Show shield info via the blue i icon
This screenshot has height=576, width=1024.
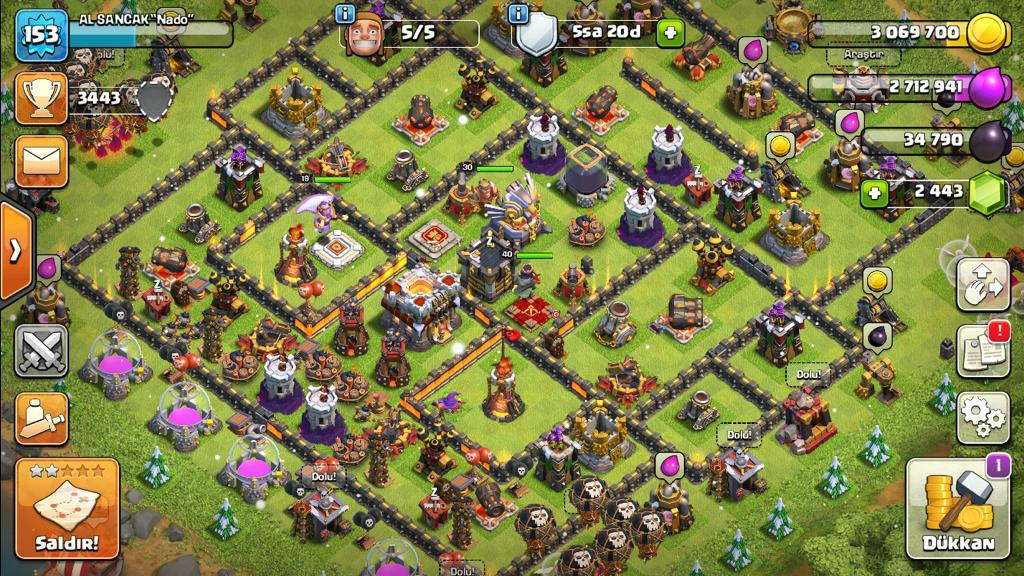[x=518, y=14]
